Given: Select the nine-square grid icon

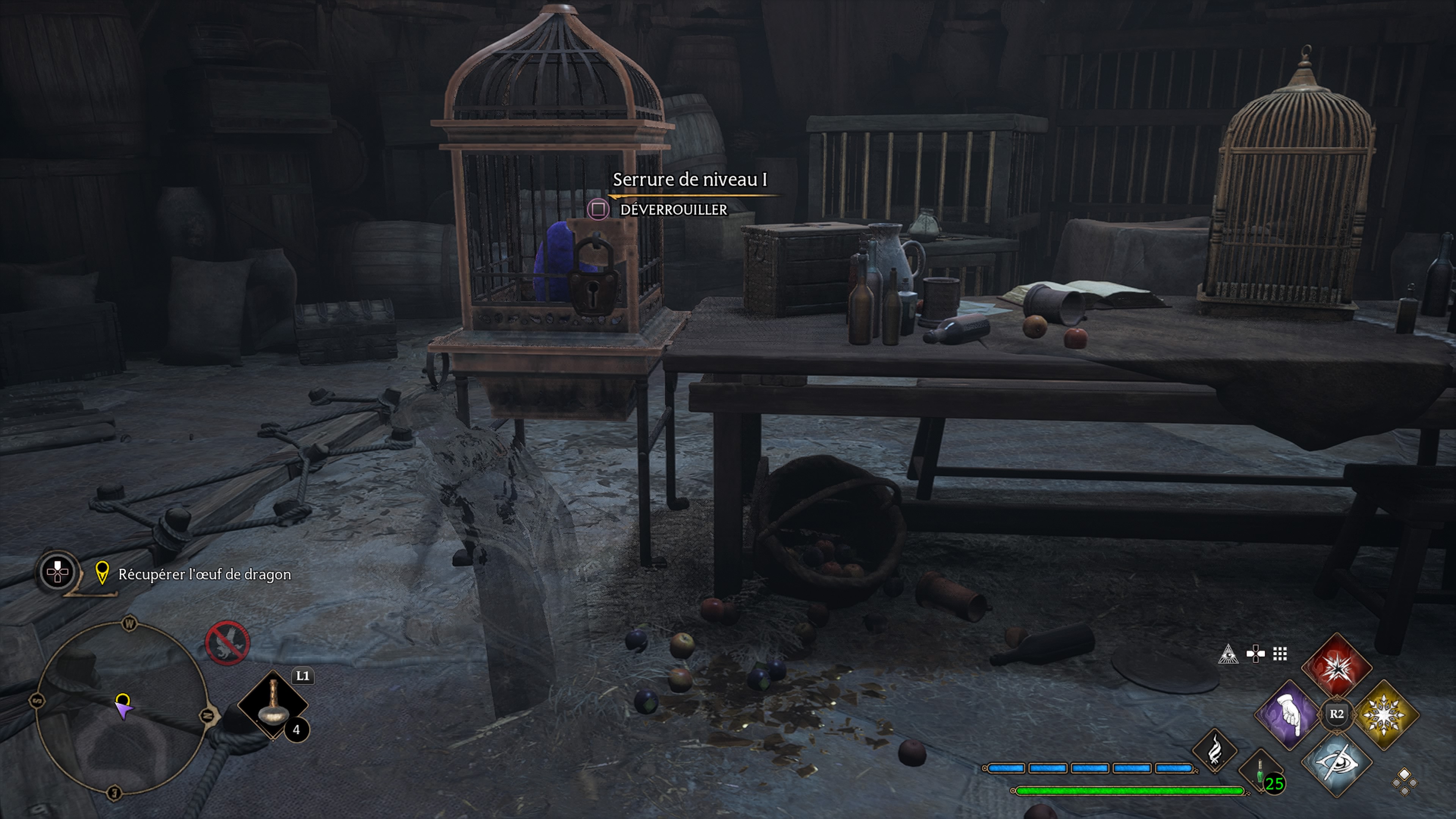Looking at the screenshot, I should [x=1280, y=654].
